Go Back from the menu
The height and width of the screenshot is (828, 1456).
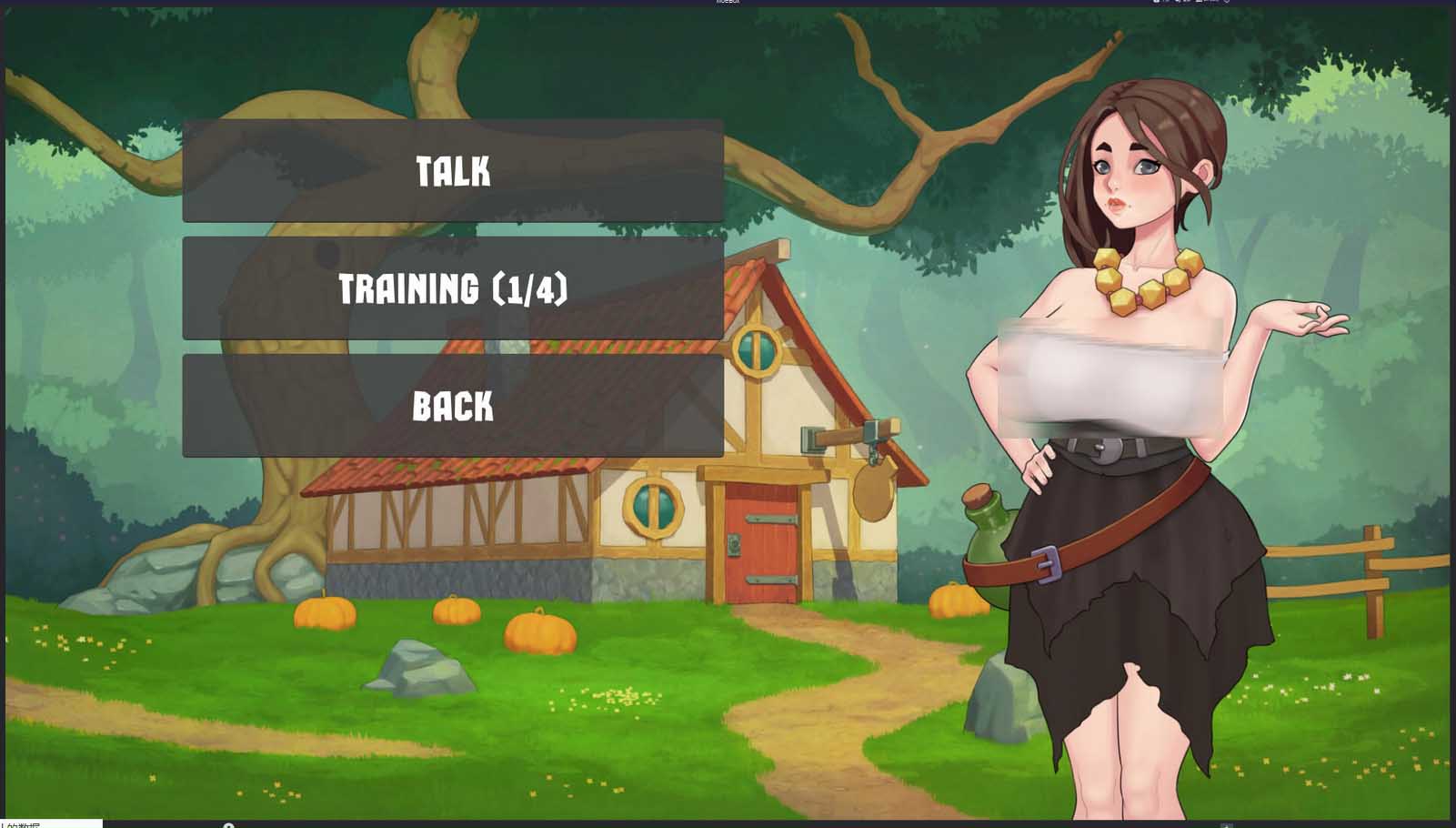[x=453, y=406]
